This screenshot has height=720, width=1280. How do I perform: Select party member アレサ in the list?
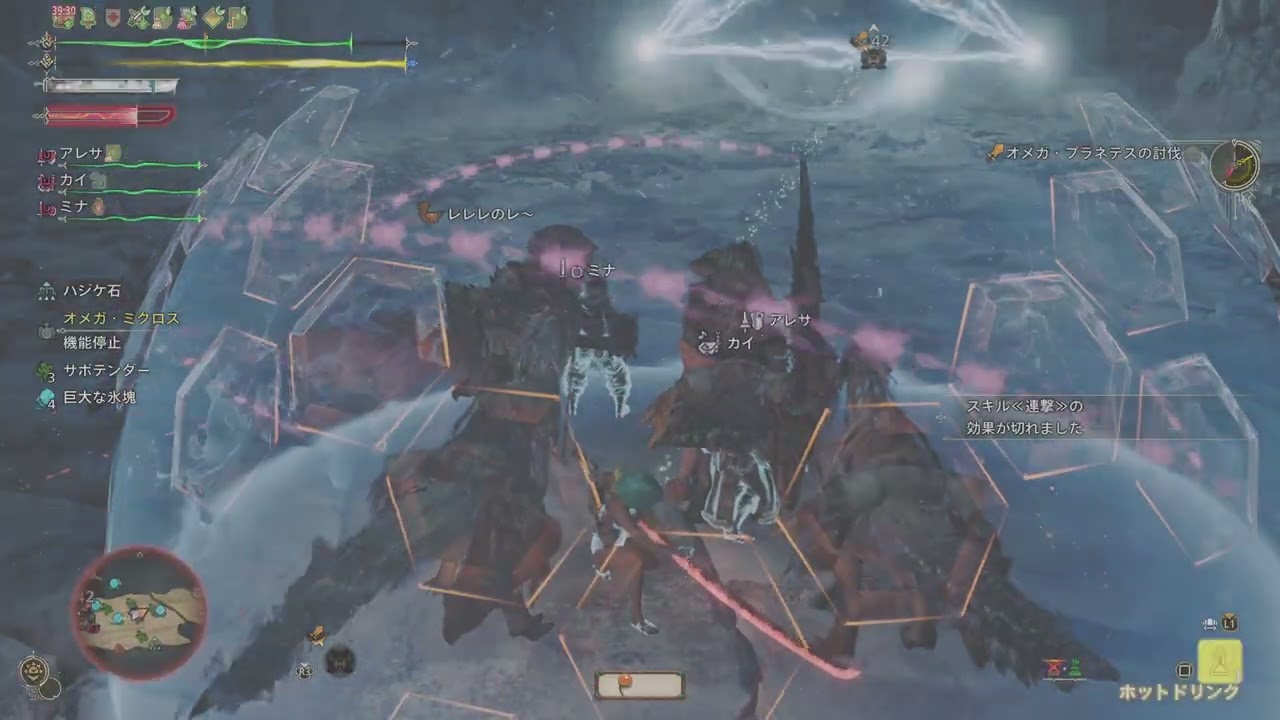pos(81,153)
